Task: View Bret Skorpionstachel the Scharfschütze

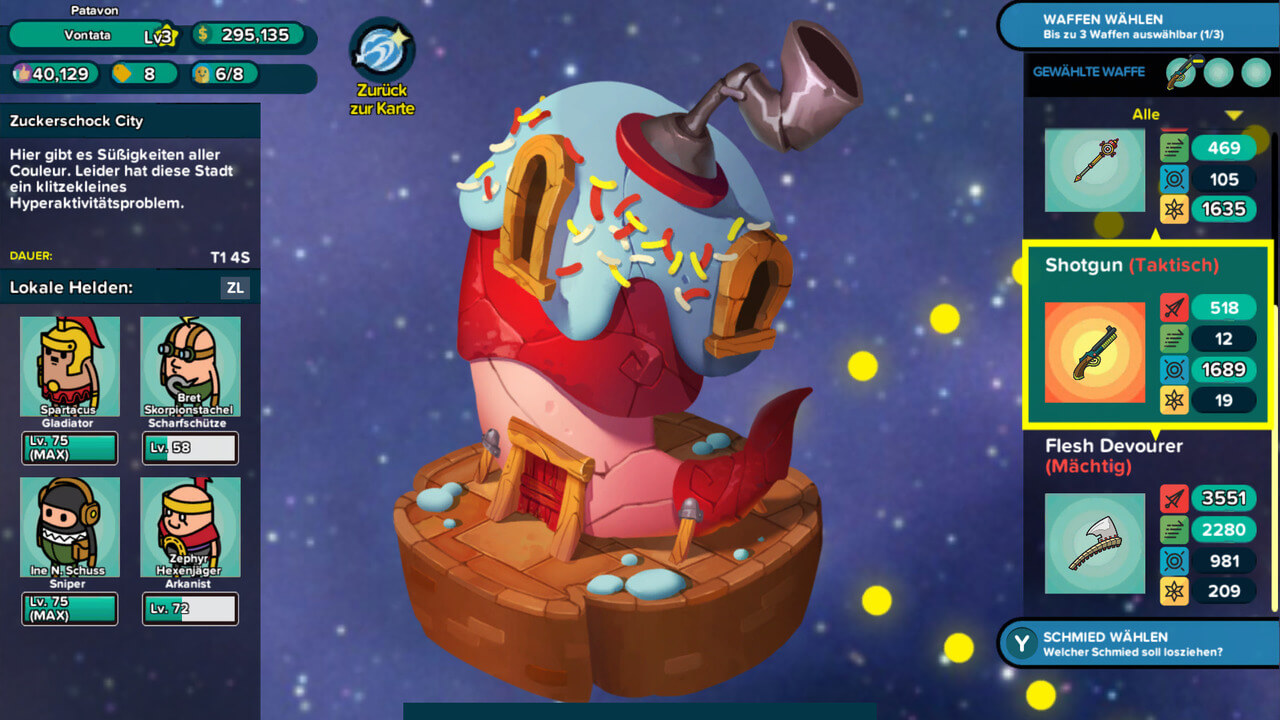Action: click(190, 366)
